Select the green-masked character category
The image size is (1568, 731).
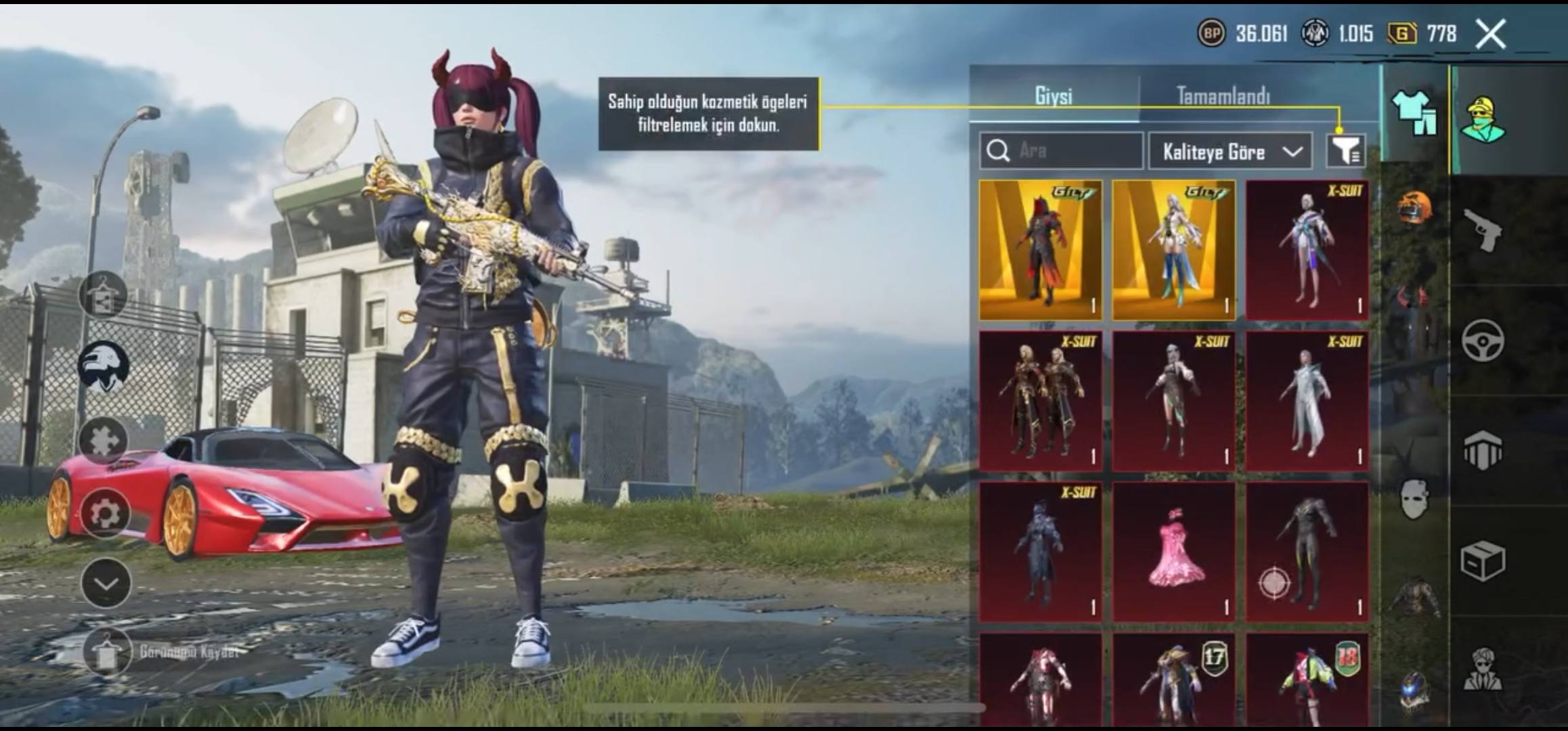pos(1483,120)
